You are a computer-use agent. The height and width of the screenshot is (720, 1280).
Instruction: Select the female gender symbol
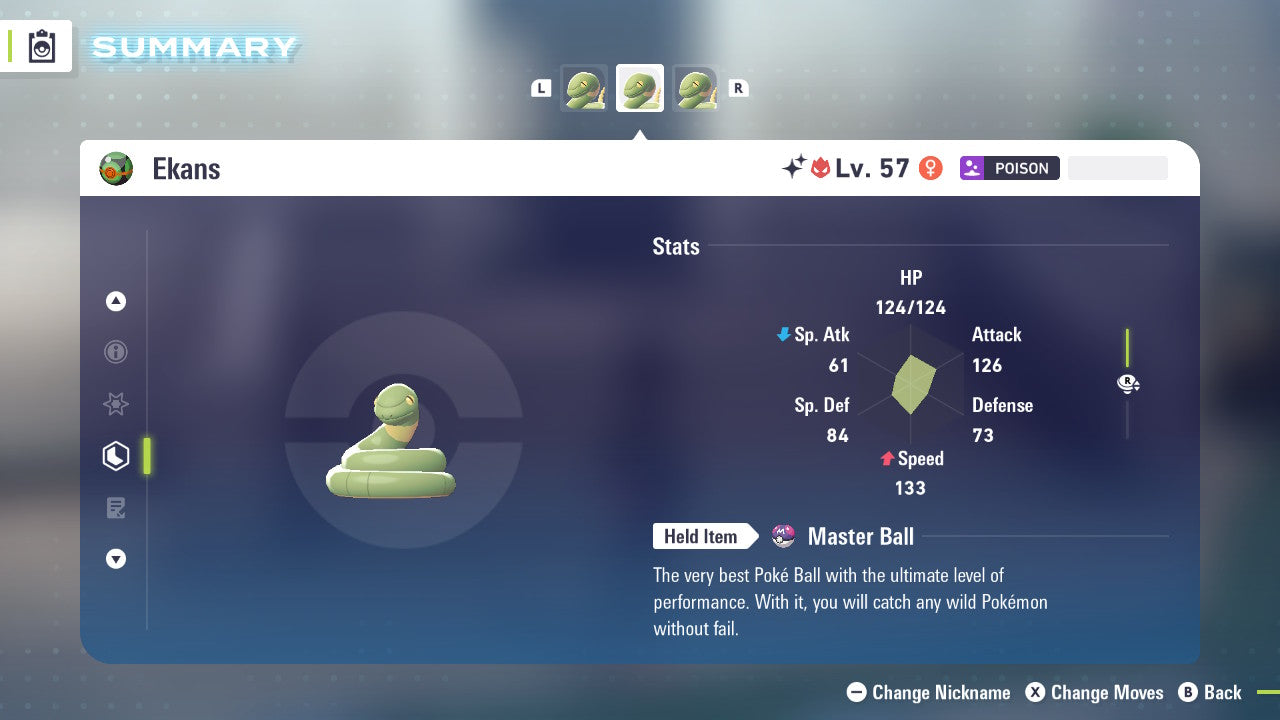click(930, 168)
